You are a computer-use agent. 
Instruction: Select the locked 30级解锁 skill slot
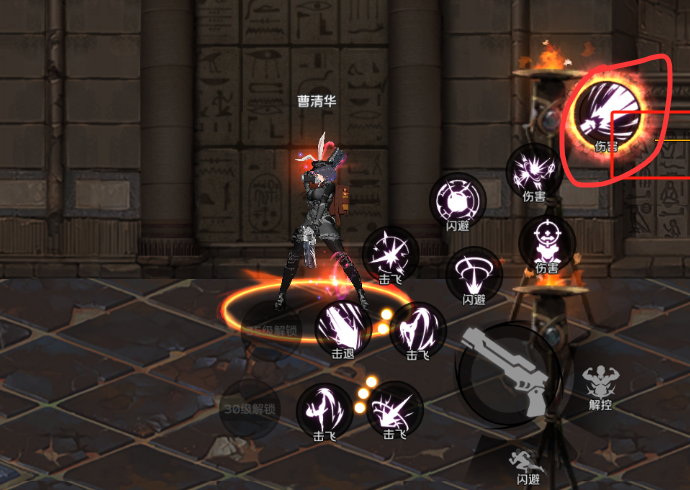250,407
